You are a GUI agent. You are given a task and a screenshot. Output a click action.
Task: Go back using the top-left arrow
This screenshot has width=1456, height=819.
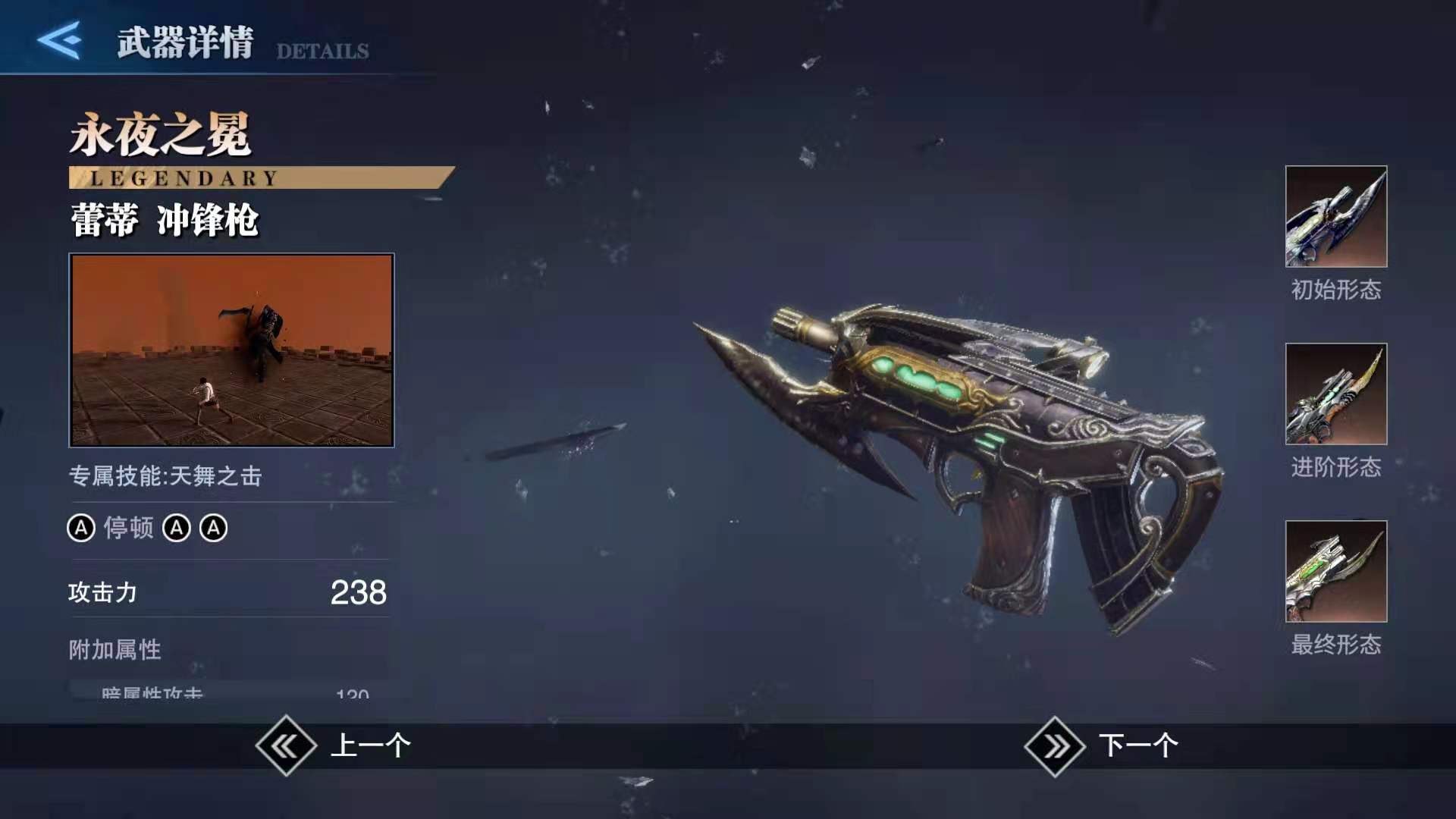pyautogui.click(x=59, y=39)
